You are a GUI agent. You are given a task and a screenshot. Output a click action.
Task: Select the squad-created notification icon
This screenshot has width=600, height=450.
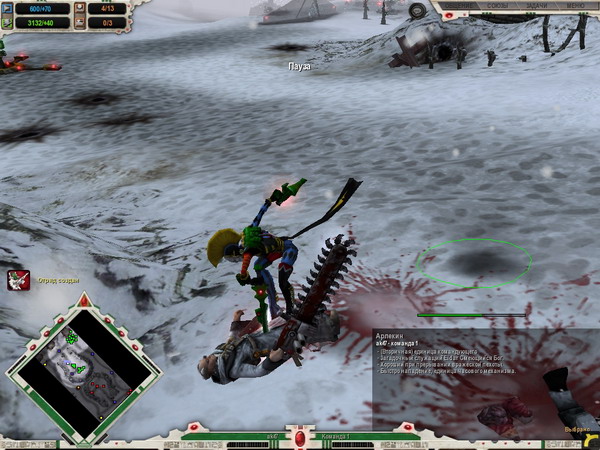(18, 280)
